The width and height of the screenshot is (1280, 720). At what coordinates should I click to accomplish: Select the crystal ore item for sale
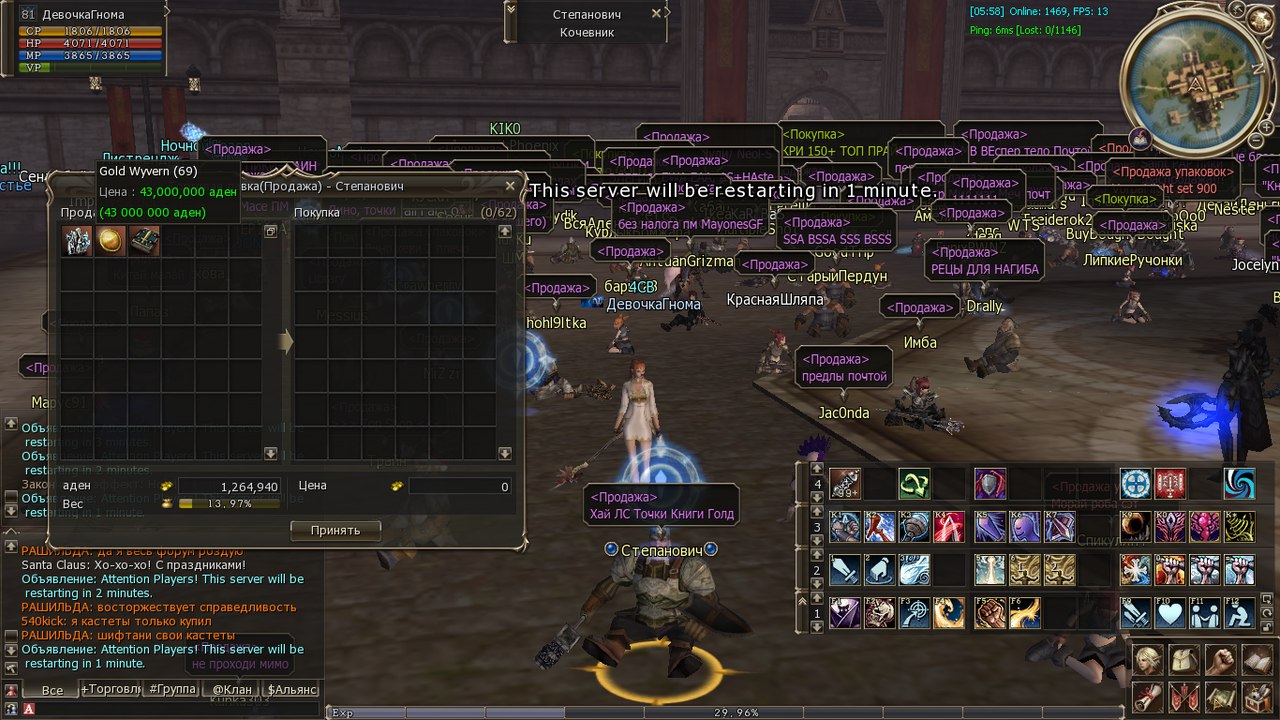point(77,241)
